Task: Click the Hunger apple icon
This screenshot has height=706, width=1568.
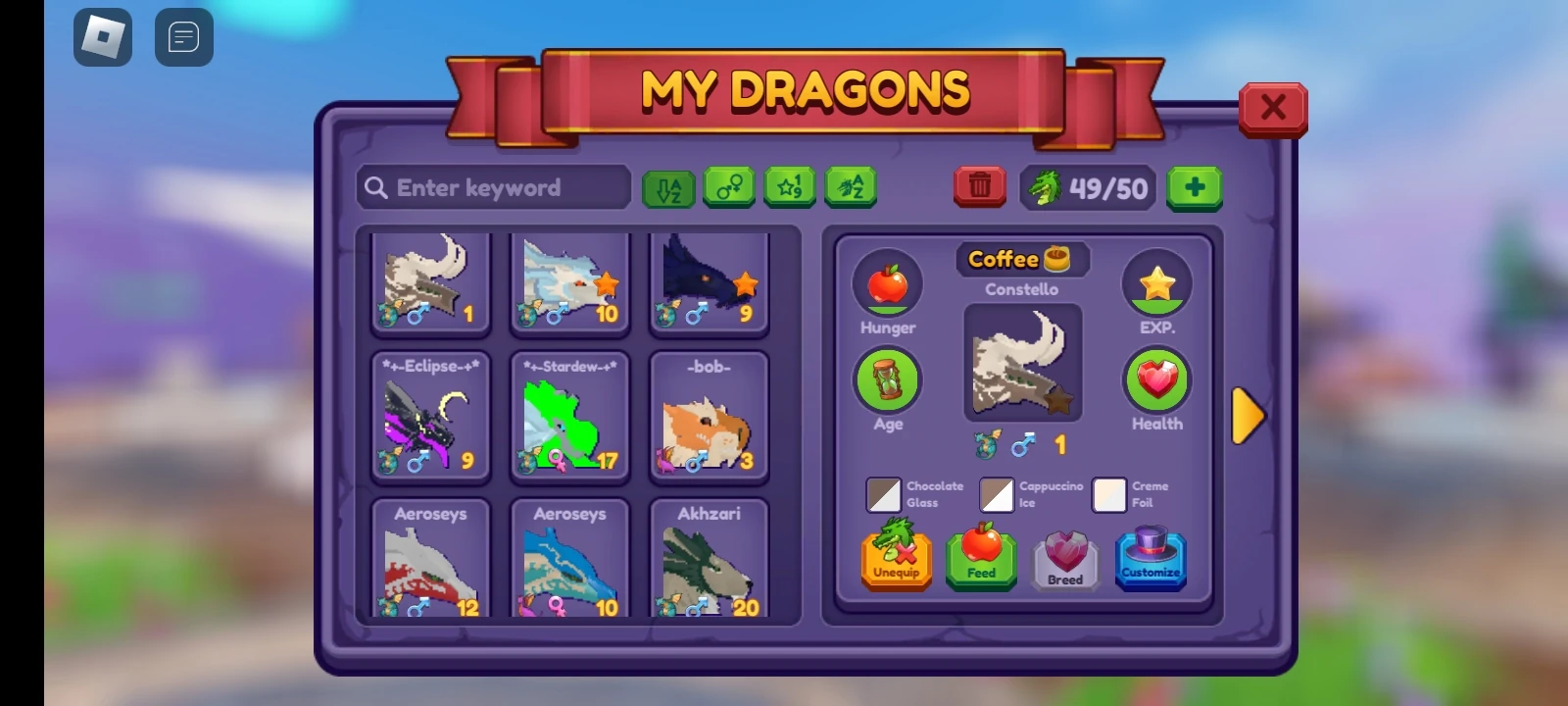Action: point(887,286)
